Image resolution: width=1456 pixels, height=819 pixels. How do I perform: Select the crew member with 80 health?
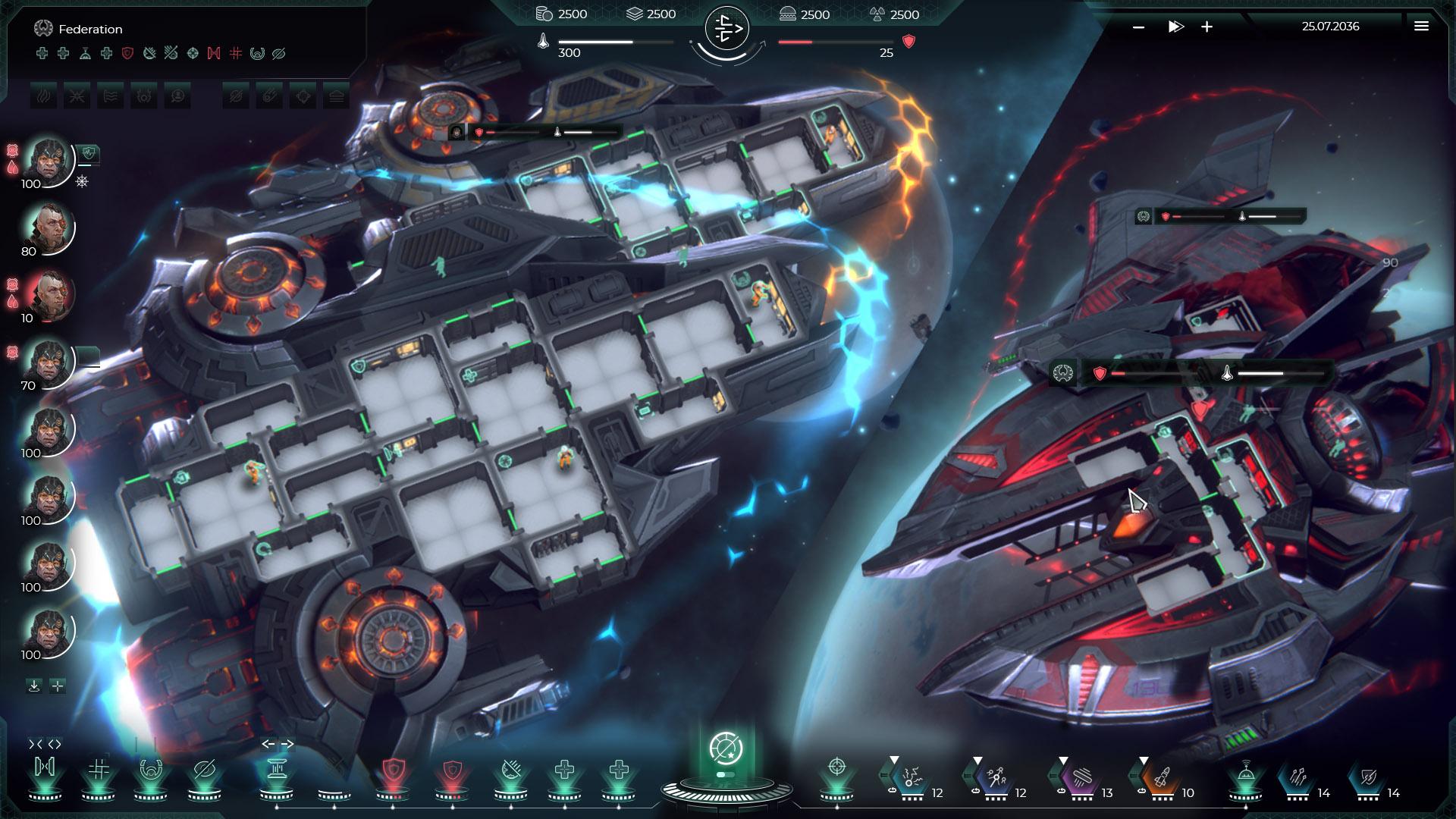(50, 225)
